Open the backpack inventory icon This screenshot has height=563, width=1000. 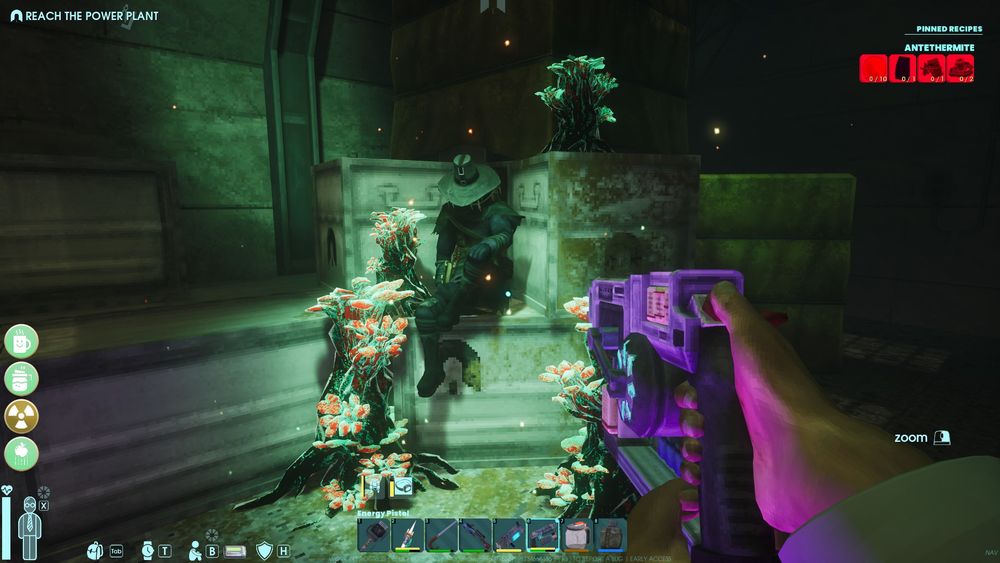point(96,550)
